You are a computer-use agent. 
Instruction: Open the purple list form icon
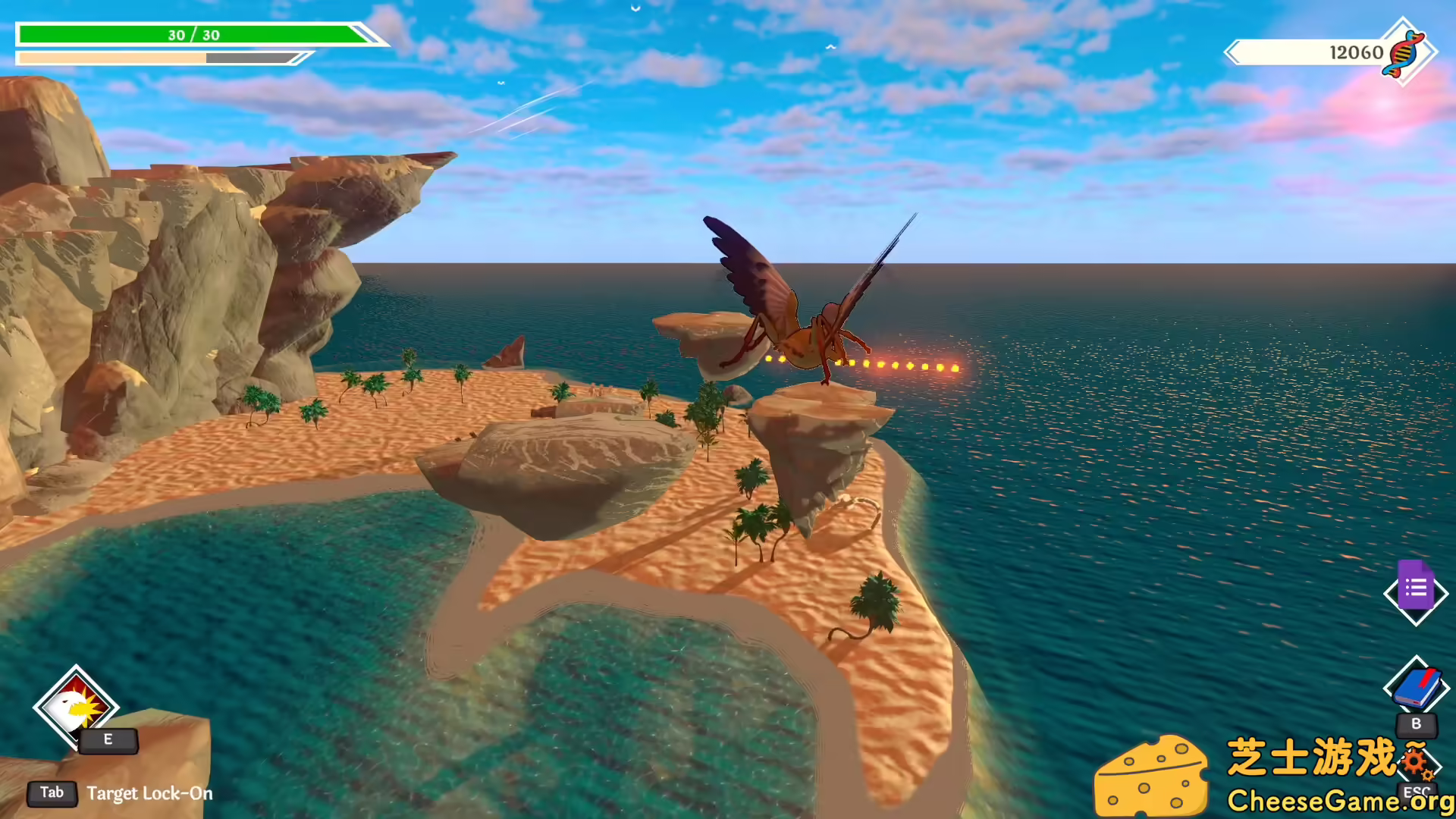(x=1415, y=588)
